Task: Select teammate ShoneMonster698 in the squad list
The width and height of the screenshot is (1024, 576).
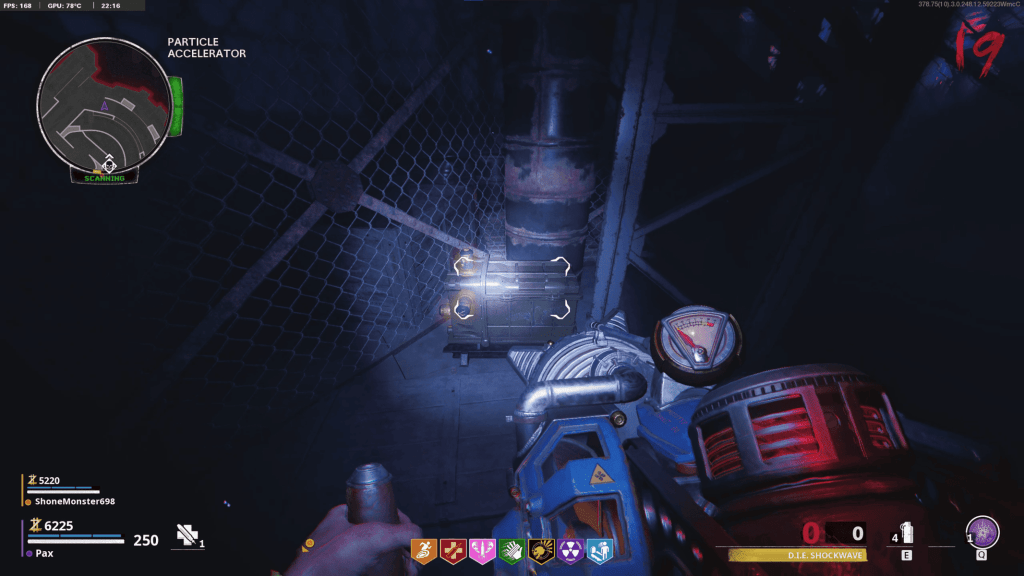Action: [x=75, y=501]
